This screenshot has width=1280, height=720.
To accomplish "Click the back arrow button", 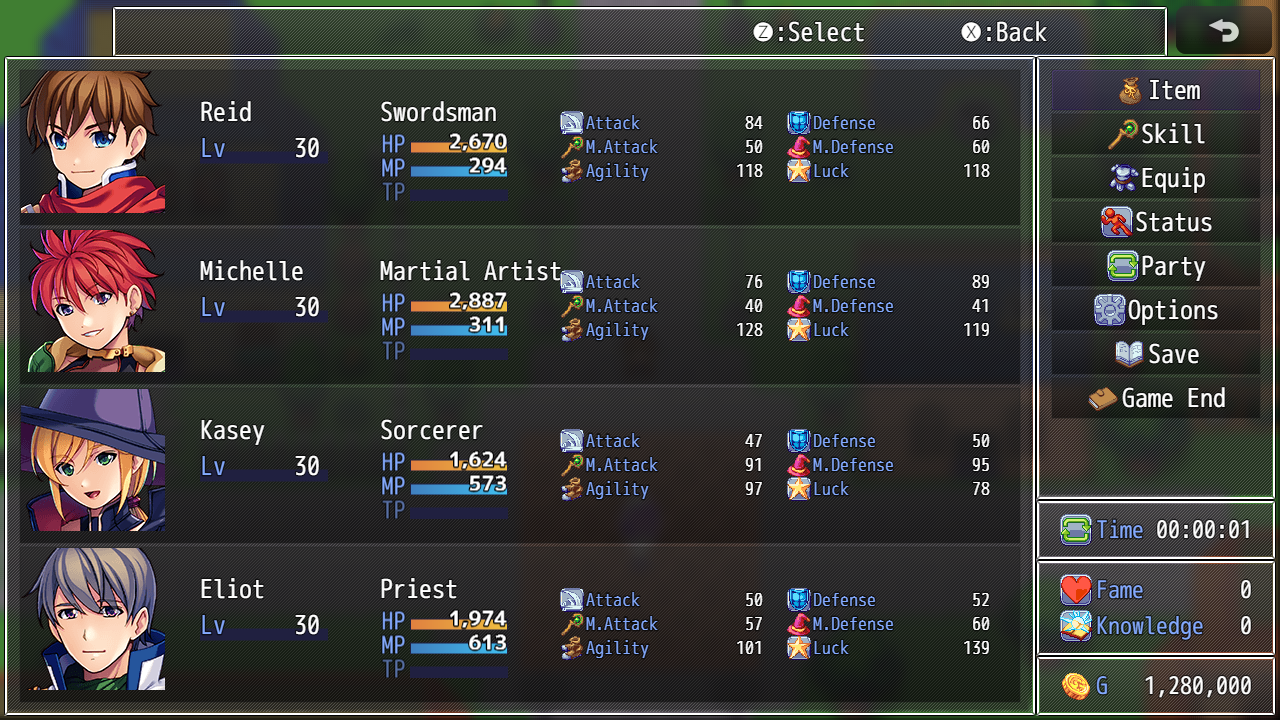I will (x=1223, y=31).
